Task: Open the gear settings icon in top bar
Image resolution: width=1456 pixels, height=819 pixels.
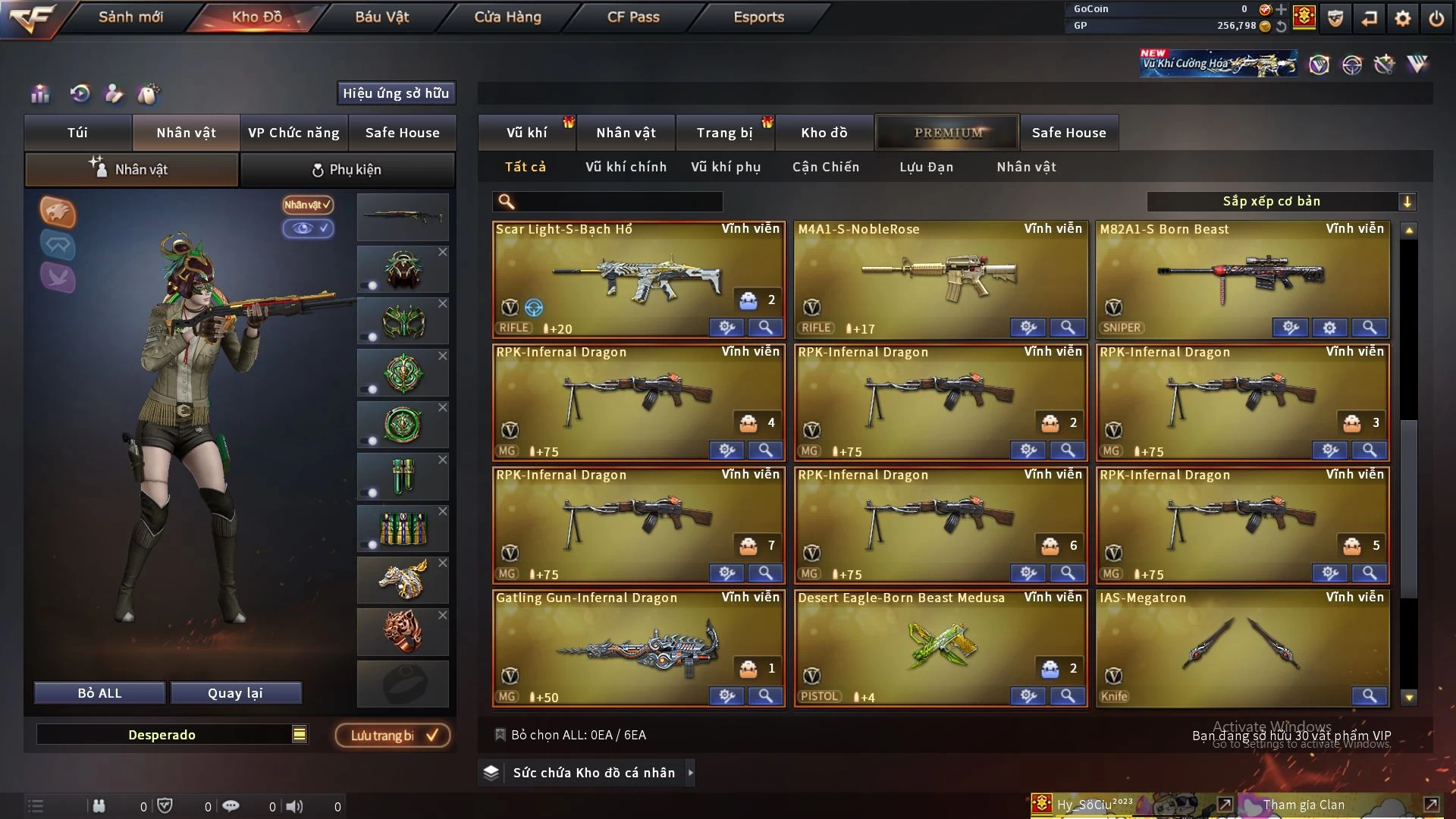Action: (1403, 18)
